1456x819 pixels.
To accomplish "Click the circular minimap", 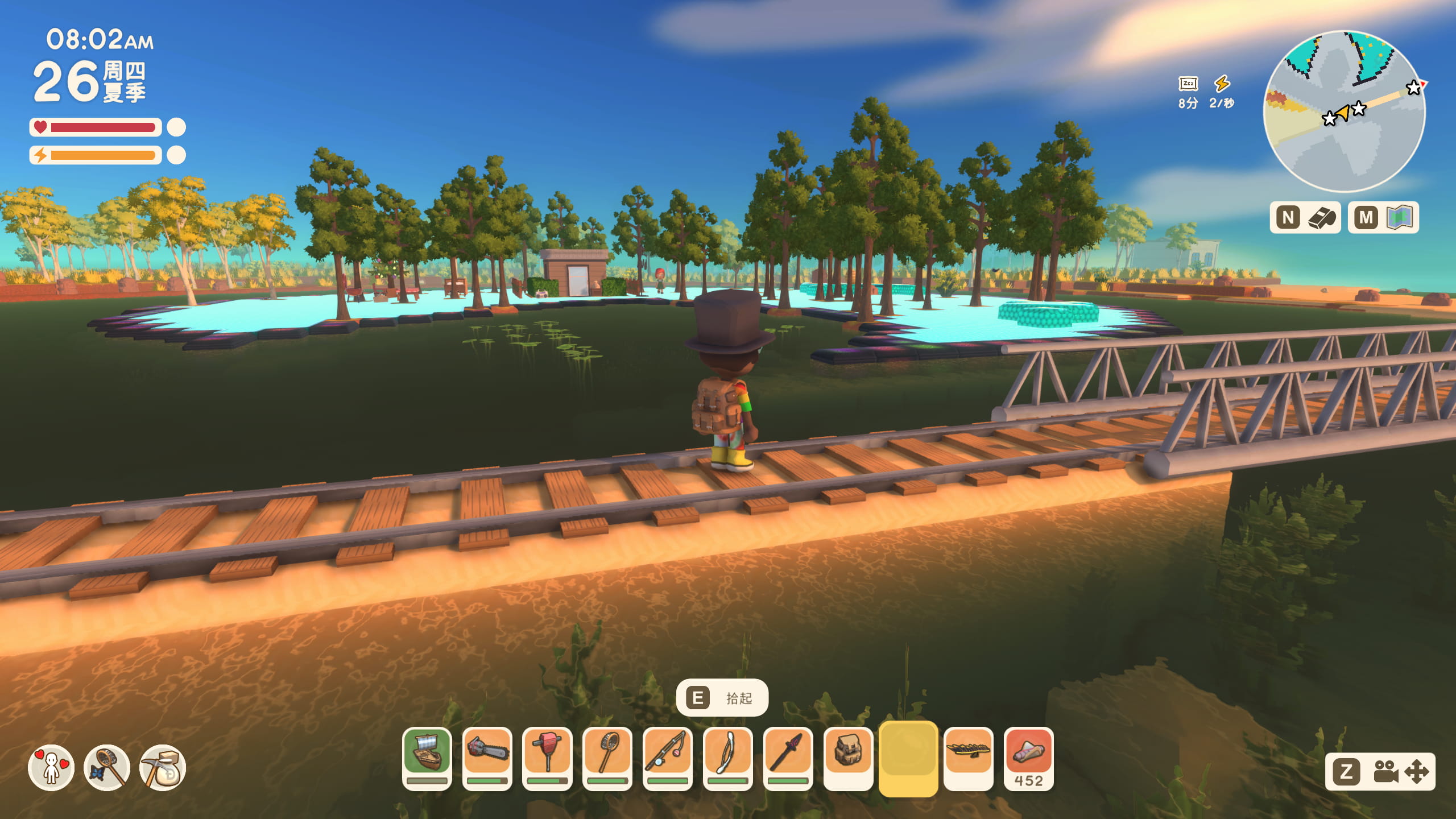I will point(1345,111).
